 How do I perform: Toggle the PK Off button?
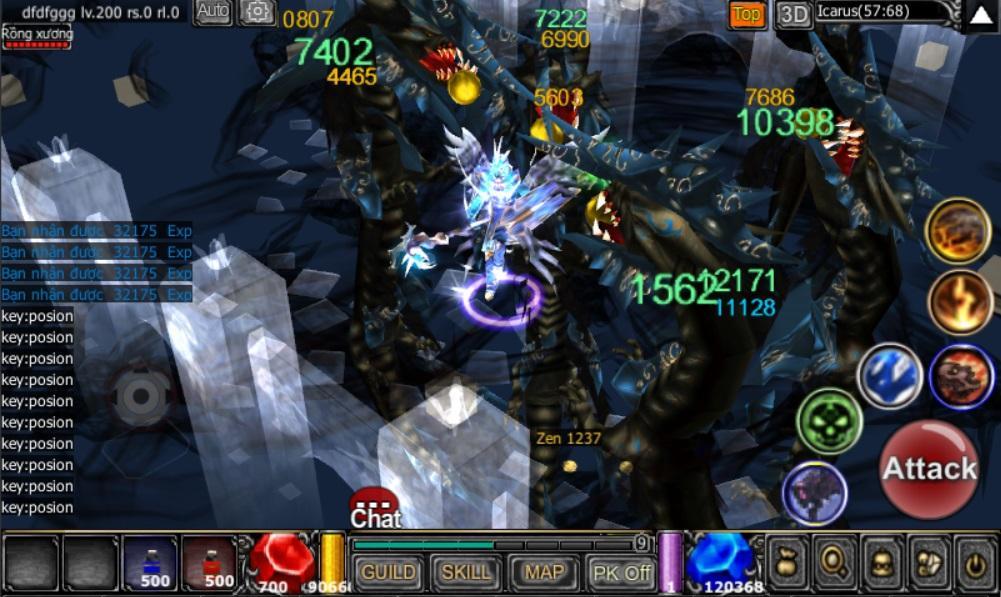coord(621,572)
